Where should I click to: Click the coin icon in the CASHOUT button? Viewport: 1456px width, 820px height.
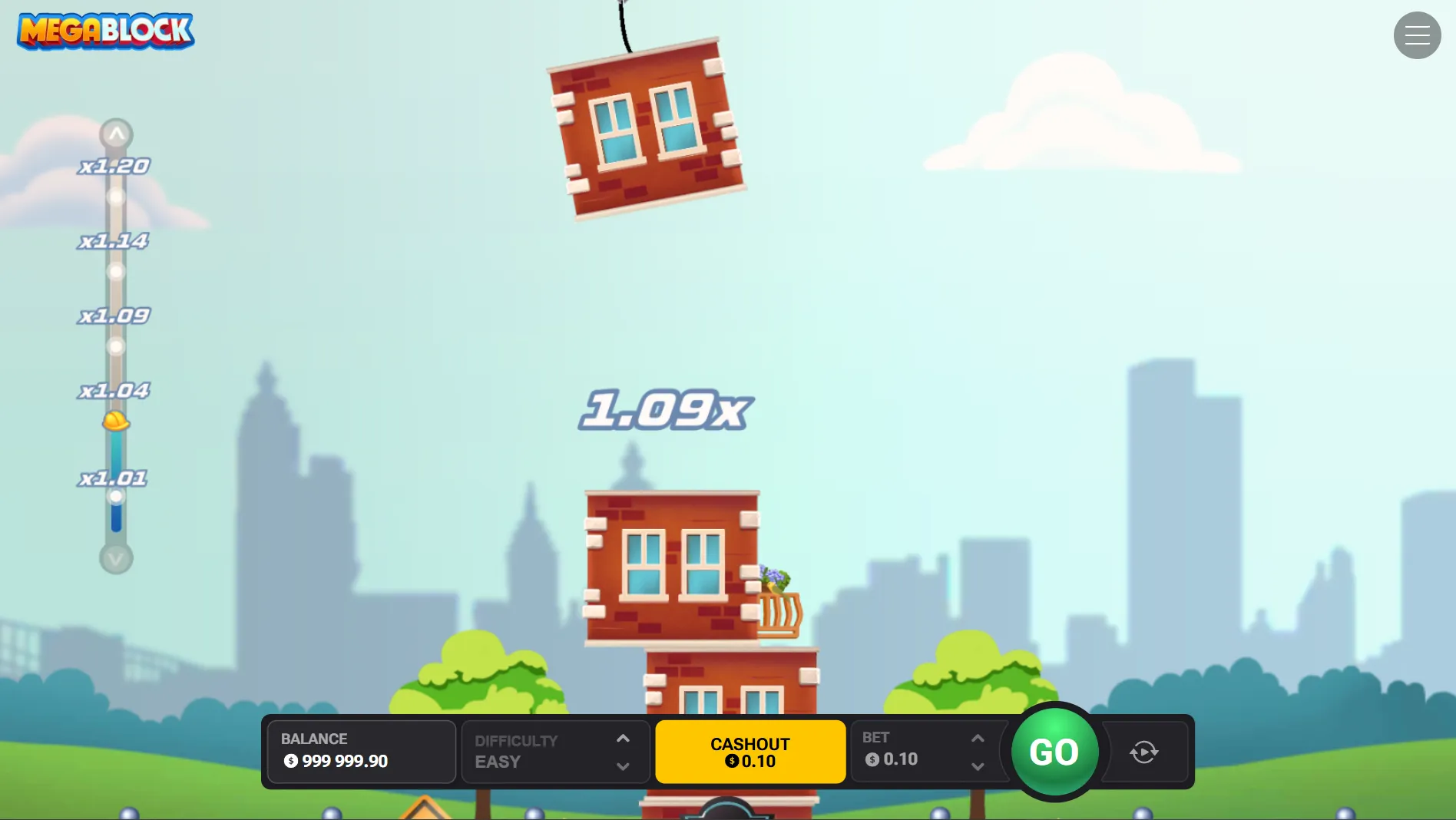(x=731, y=762)
